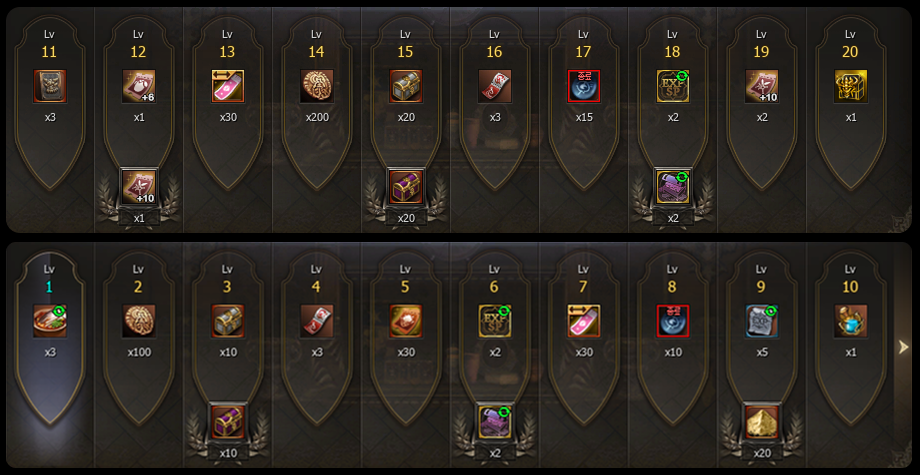Choose the Lv 3 upper treasure chest reward
Viewport: 920px width, 475px height.
(227, 321)
